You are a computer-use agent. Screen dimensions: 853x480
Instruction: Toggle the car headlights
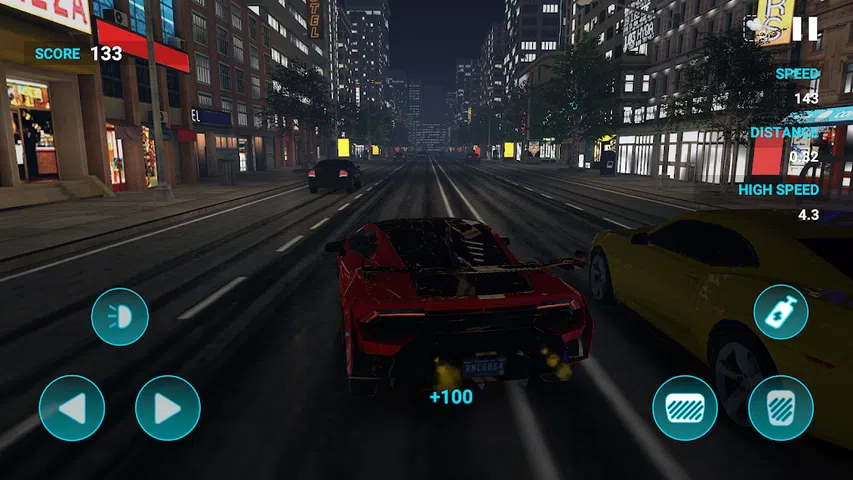click(120, 317)
